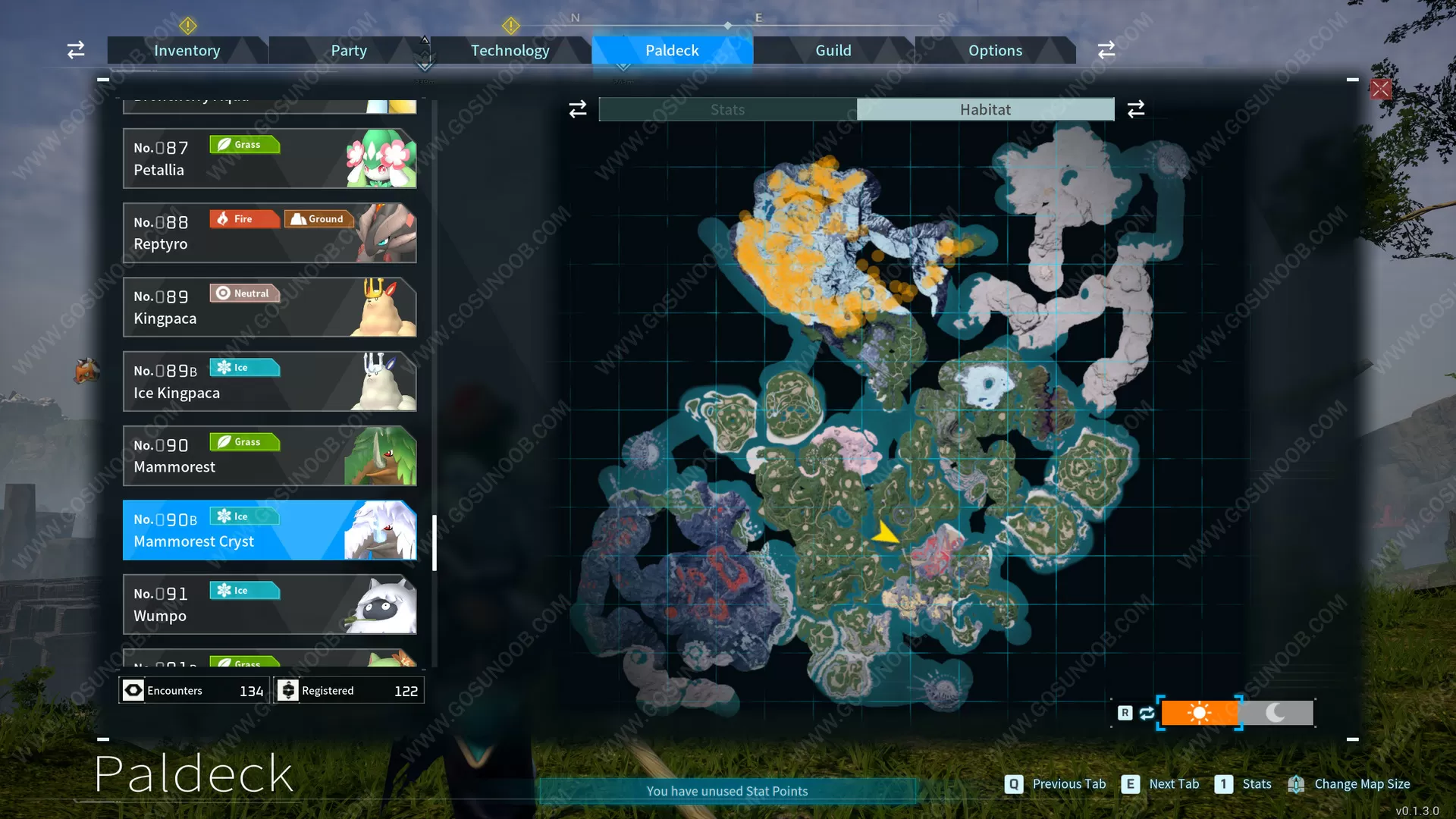The width and height of the screenshot is (1456, 819).
Task: Switch to the Guild tab
Action: pos(833,50)
